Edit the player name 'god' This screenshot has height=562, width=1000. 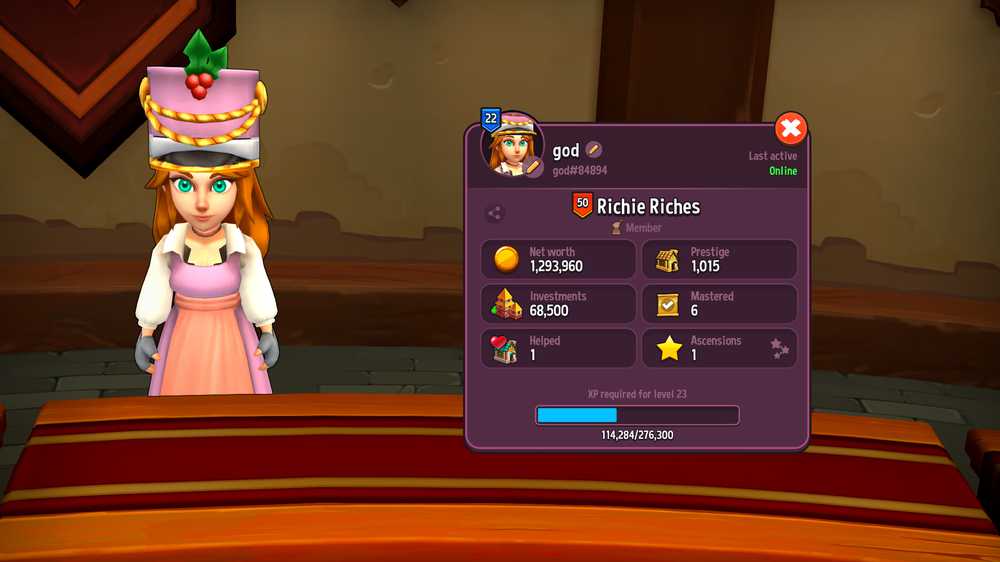[594, 150]
